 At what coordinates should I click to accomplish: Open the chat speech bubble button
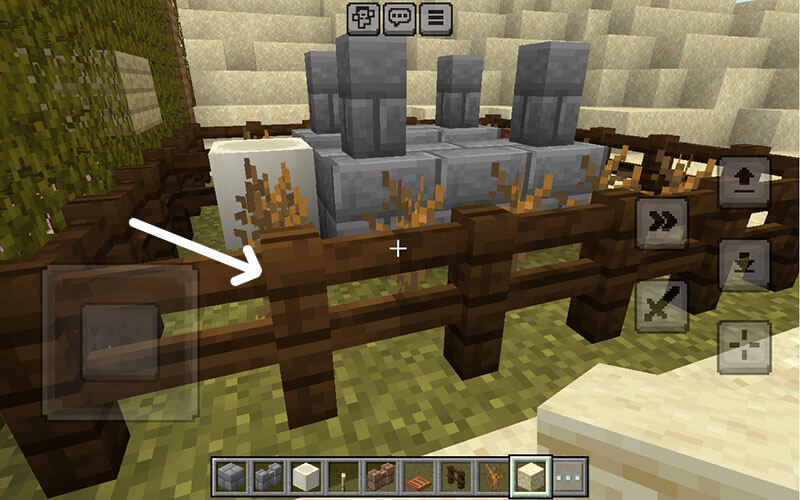(399, 18)
